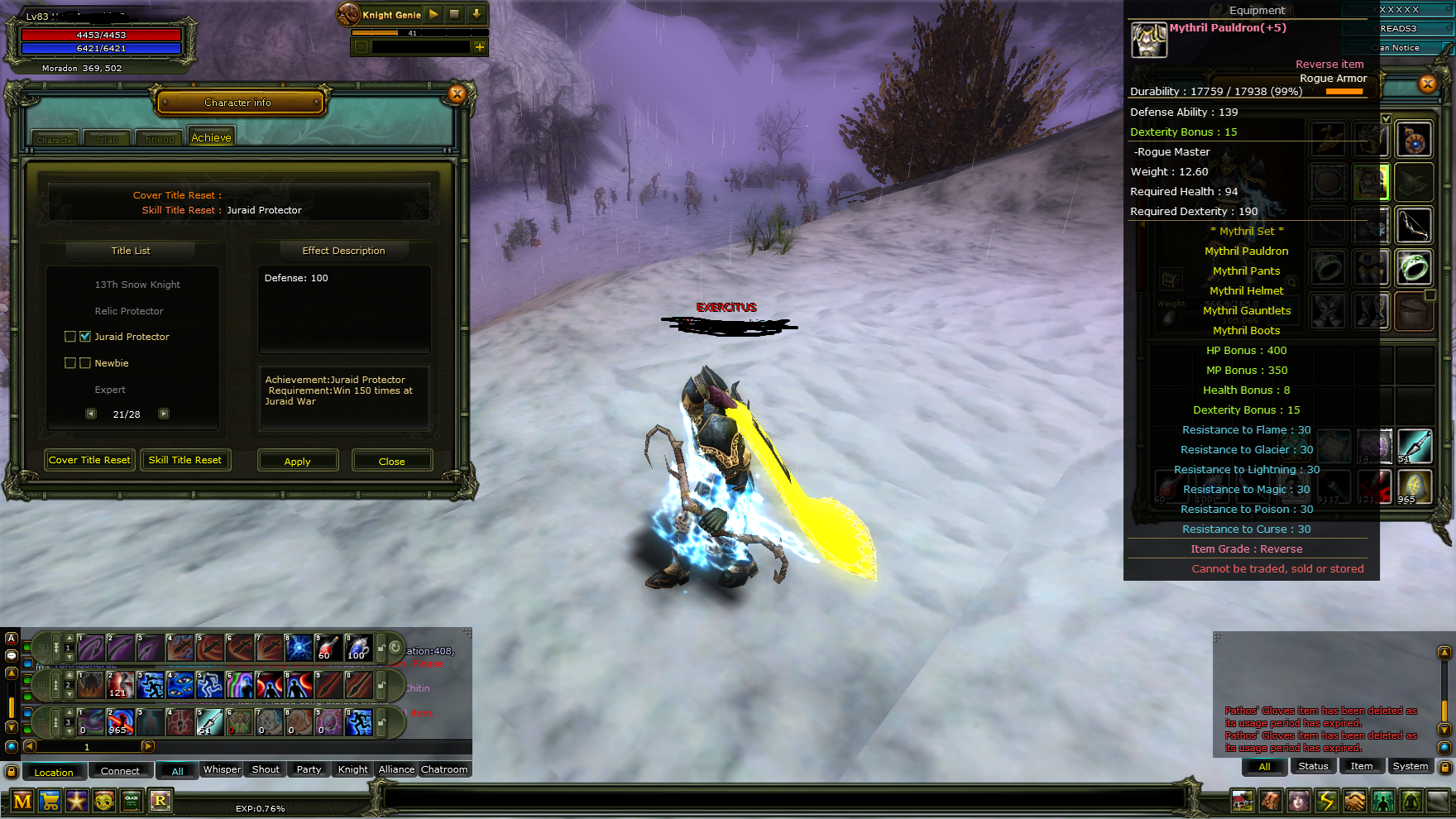Uncheck the Juraid Protector skill title checkbox
The image size is (1456, 819).
point(85,336)
